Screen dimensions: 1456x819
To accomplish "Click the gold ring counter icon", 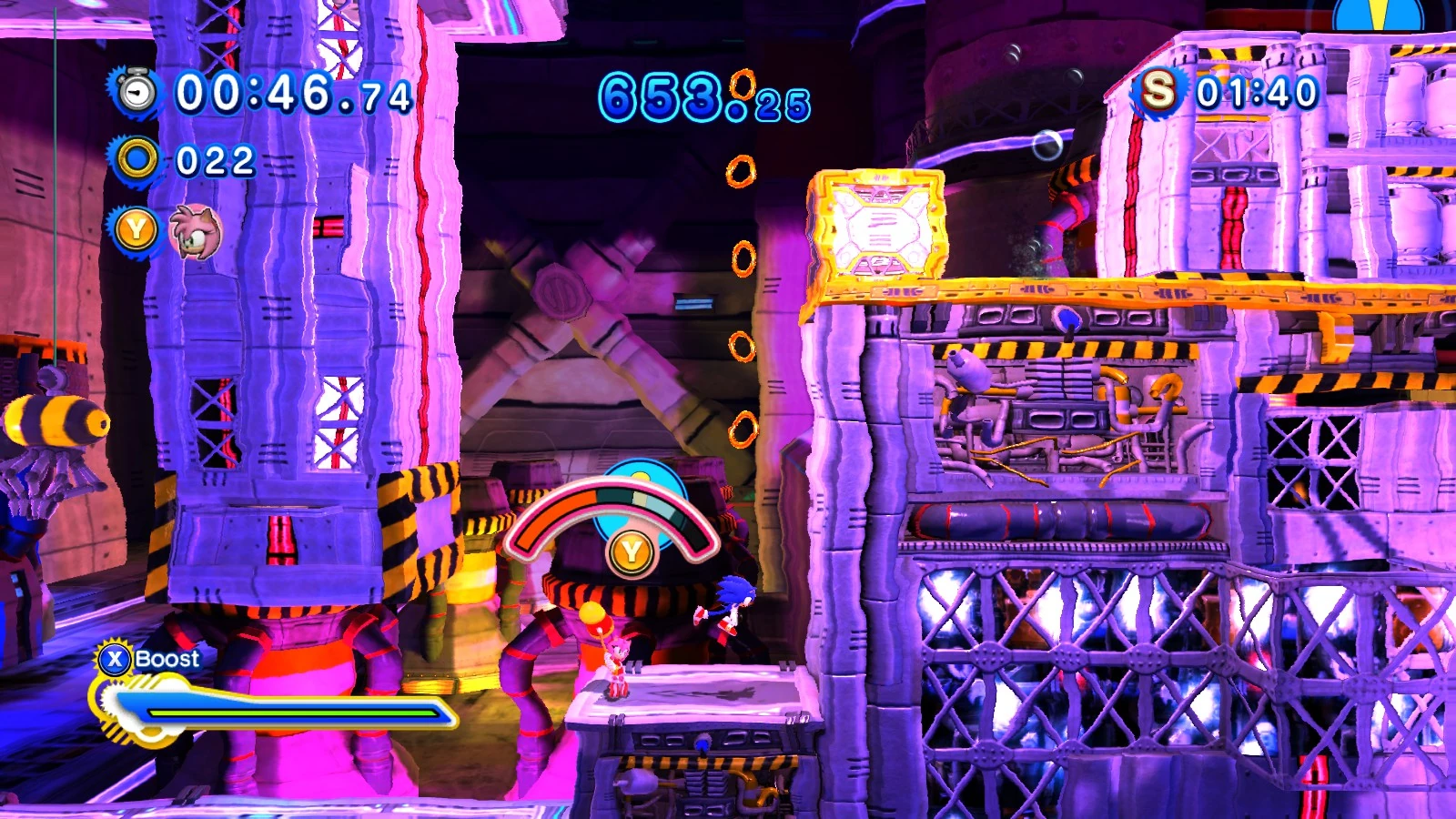I will coord(137,161).
